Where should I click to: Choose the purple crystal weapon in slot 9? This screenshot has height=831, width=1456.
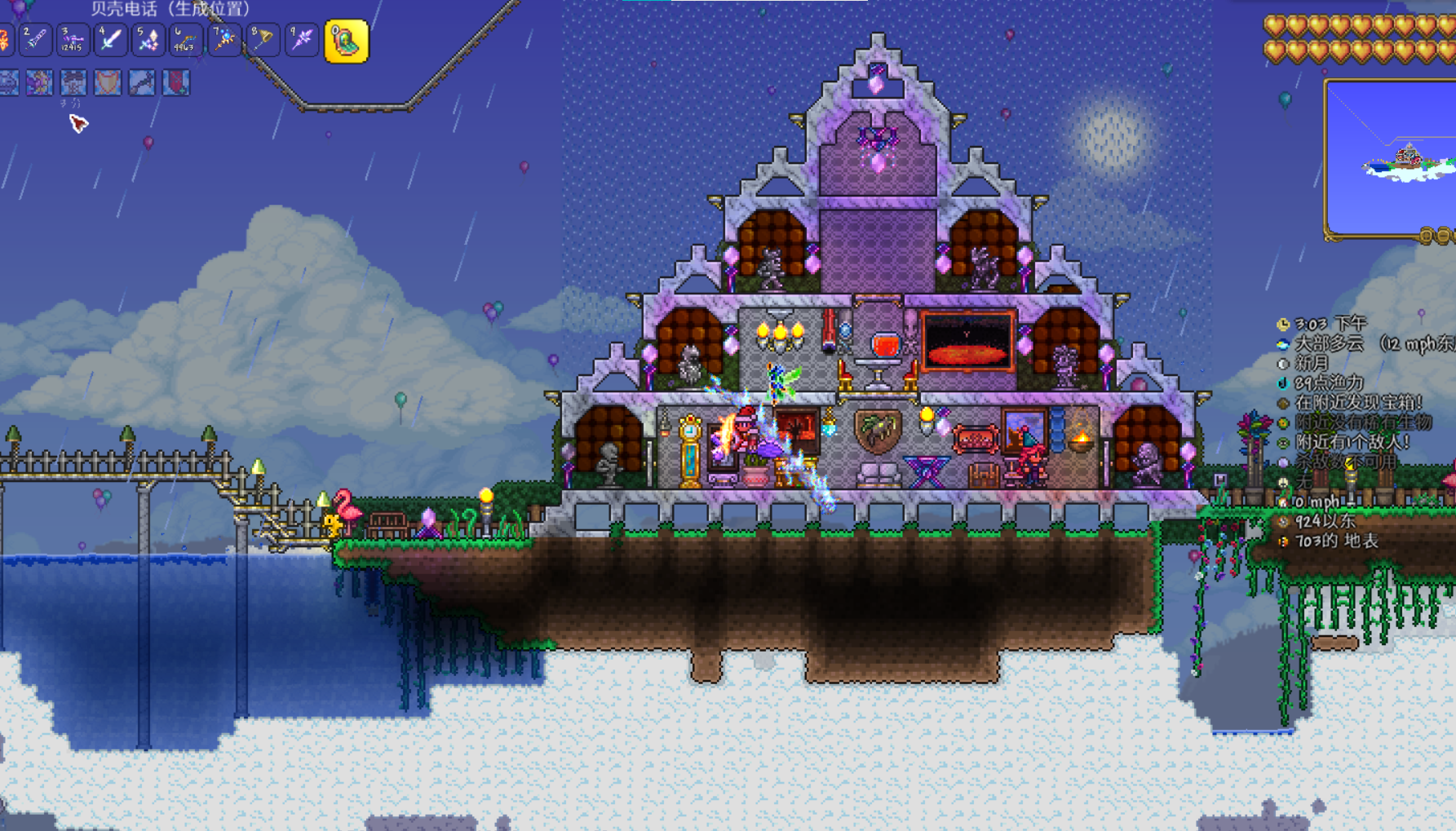coord(301,39)
